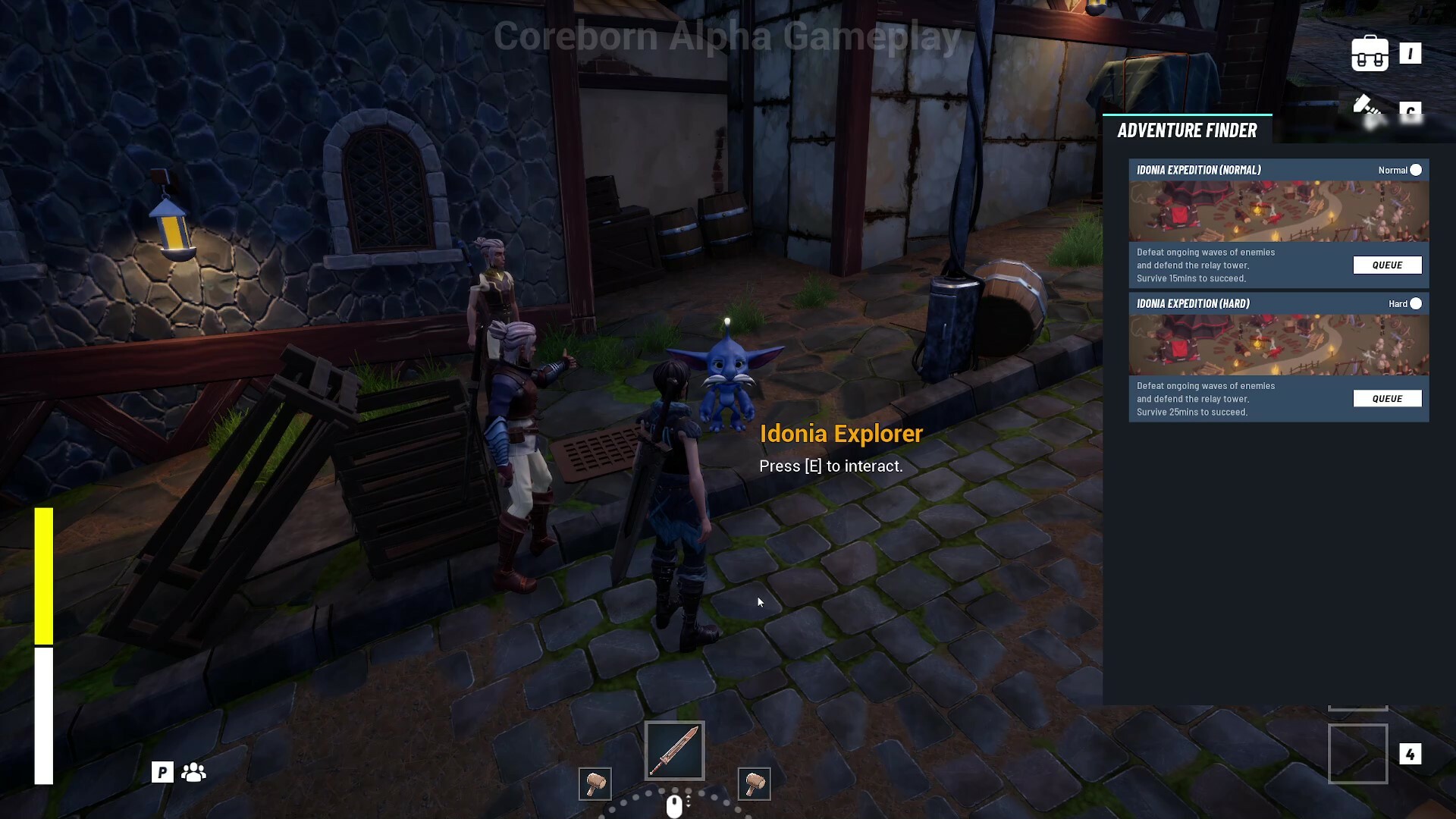Screen dimensions: 1456x819
Task: Select the left mallet hotbar slot
Action: coord(595,784)
